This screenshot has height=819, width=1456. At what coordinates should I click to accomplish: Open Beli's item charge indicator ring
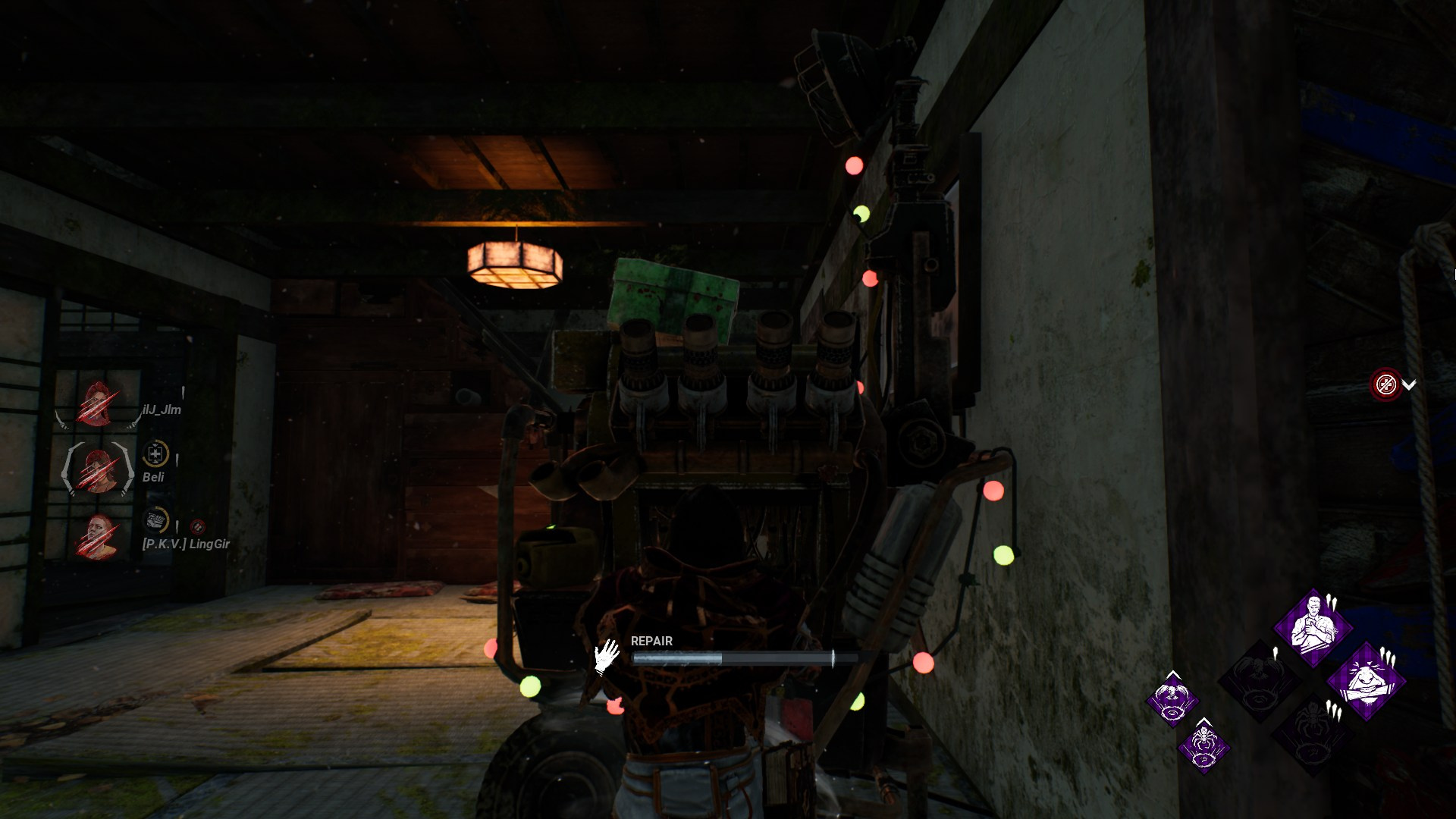155,452
